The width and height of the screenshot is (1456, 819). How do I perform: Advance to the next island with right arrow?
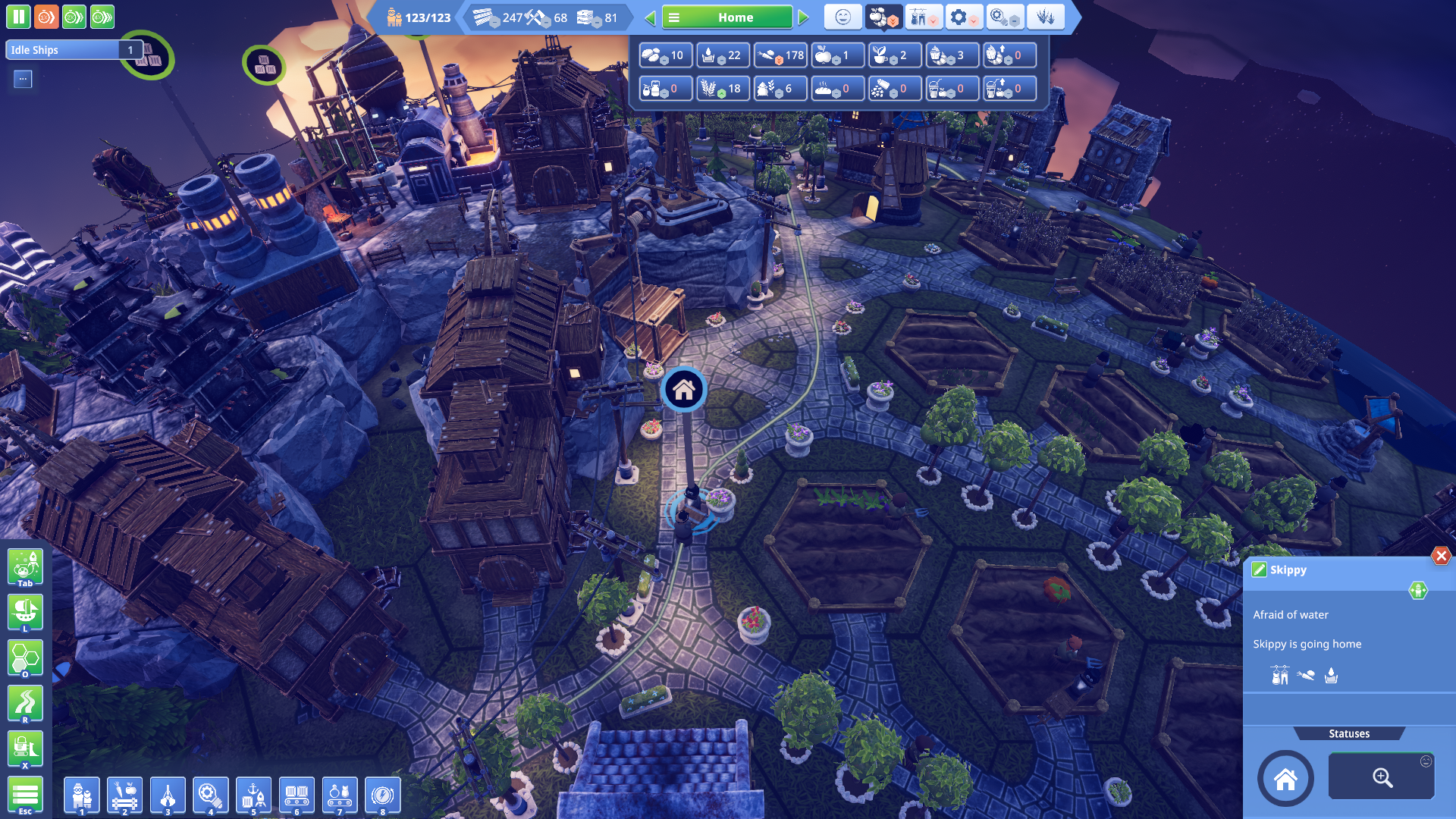click(x=804, y=17)
